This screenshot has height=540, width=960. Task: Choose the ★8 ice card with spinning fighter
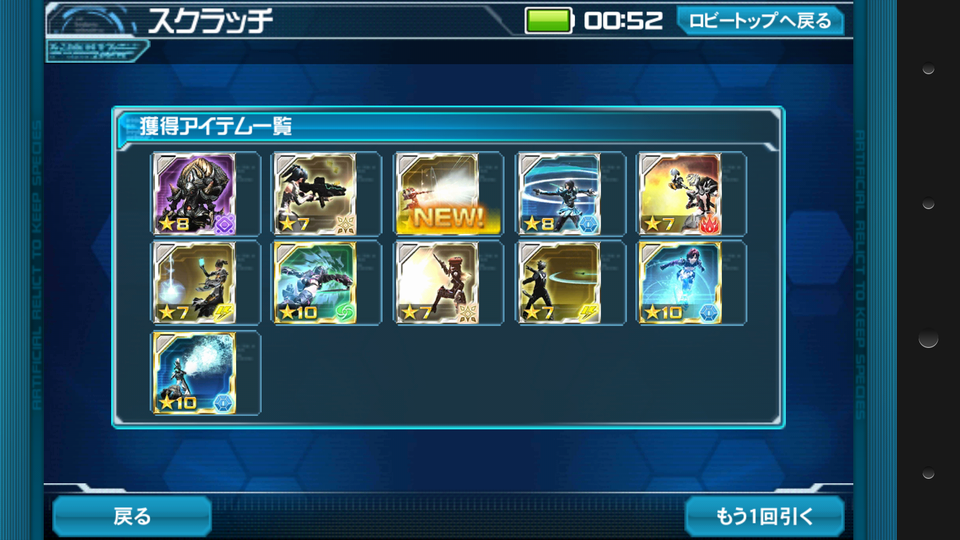coord(558,193)
